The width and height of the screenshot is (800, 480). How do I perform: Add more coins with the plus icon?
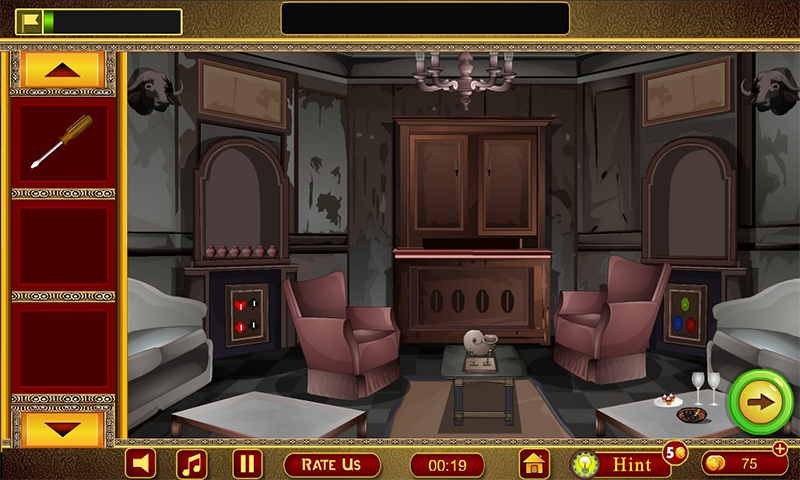point(780,449)
